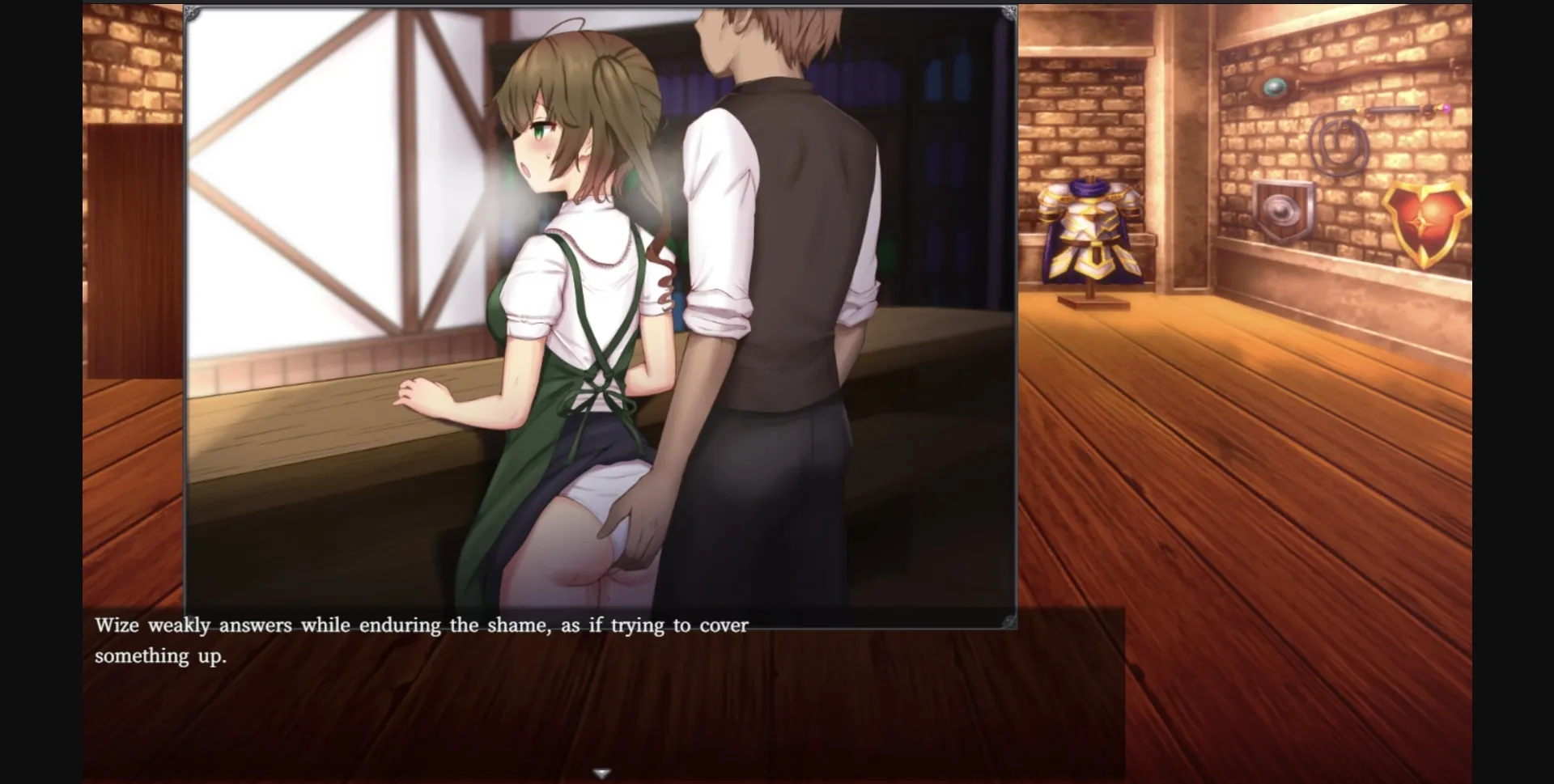Viewport: 1554px width, 784px height.
Task: Click the armored chestplate on the display stand
Action: pyautogui.click(x=1091, y=231)
